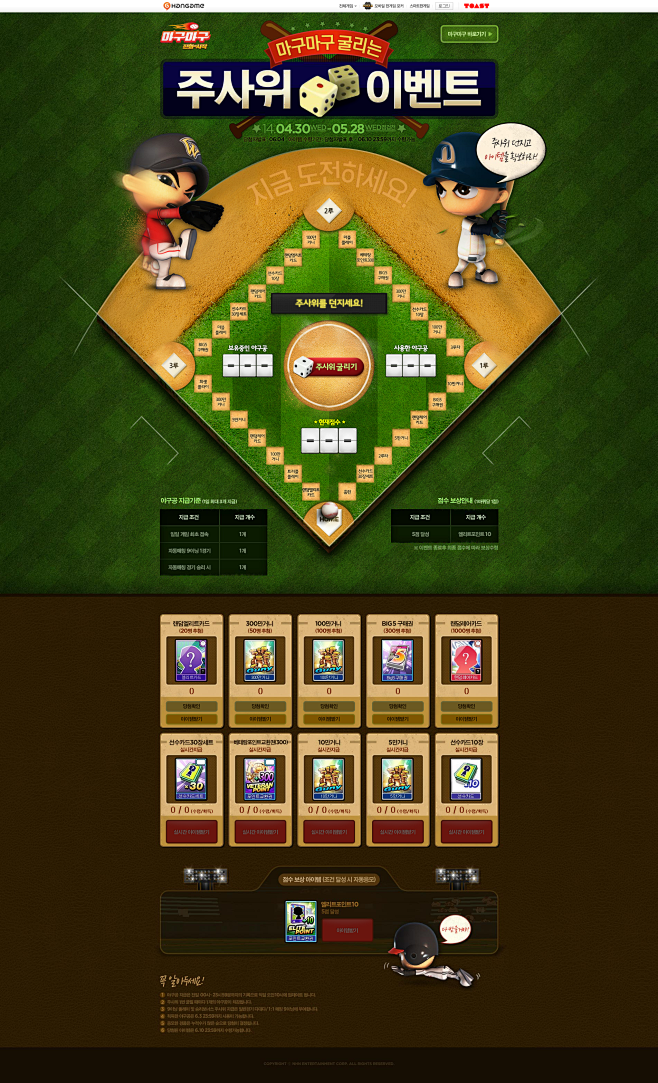The width and height of the screenshot is (658, 1083).
Task: Select the Elite Point +10 reward icon
Action: pos(301,921)
